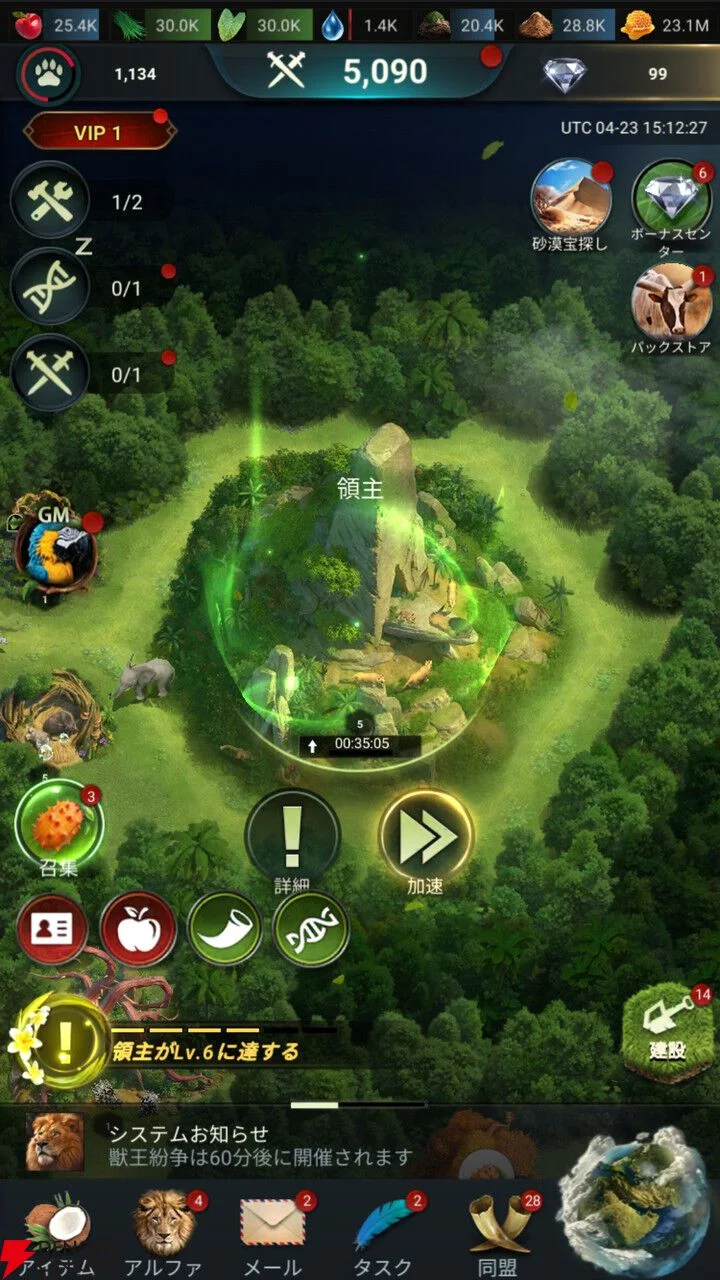
Task: Open the VIP 1 badge
Action: tap(98, 132)
